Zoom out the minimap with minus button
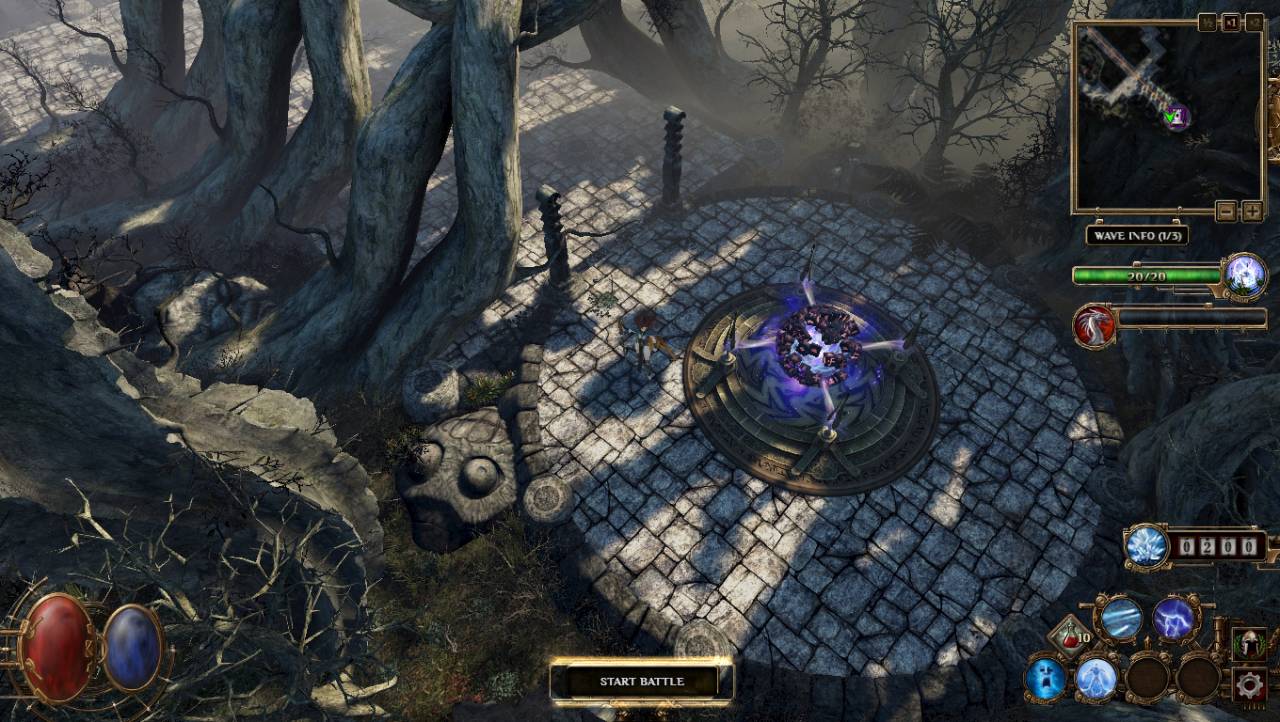Viewport: 1280px width, 722px height. coord(1226,211)
